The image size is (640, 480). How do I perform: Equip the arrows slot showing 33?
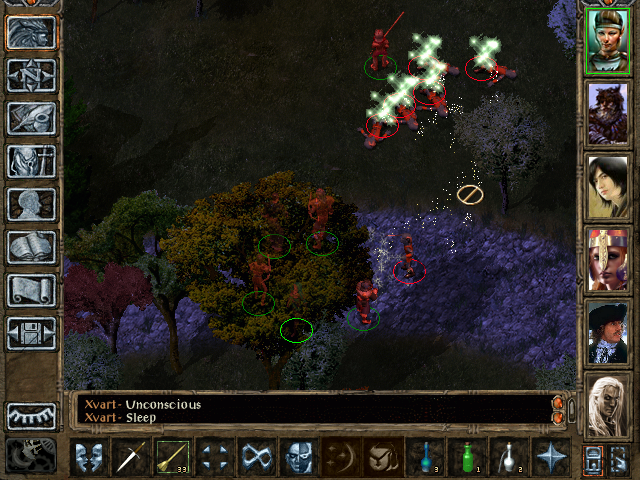(174, 457)
